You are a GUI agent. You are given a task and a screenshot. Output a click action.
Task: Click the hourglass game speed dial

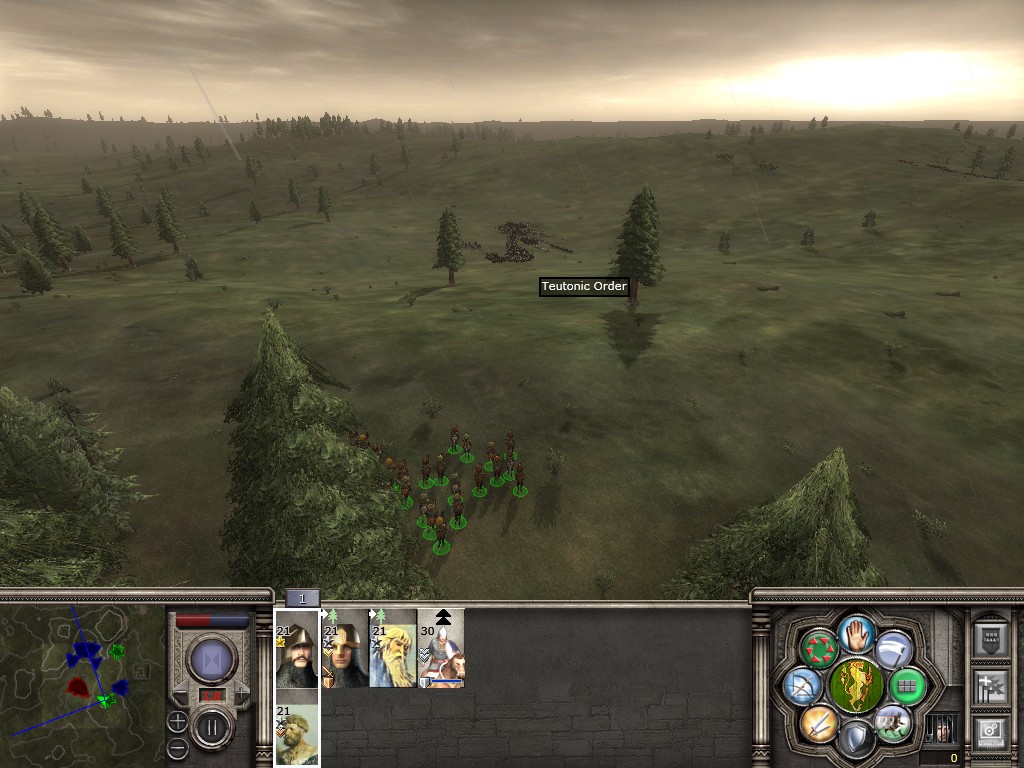pos(211,659)
